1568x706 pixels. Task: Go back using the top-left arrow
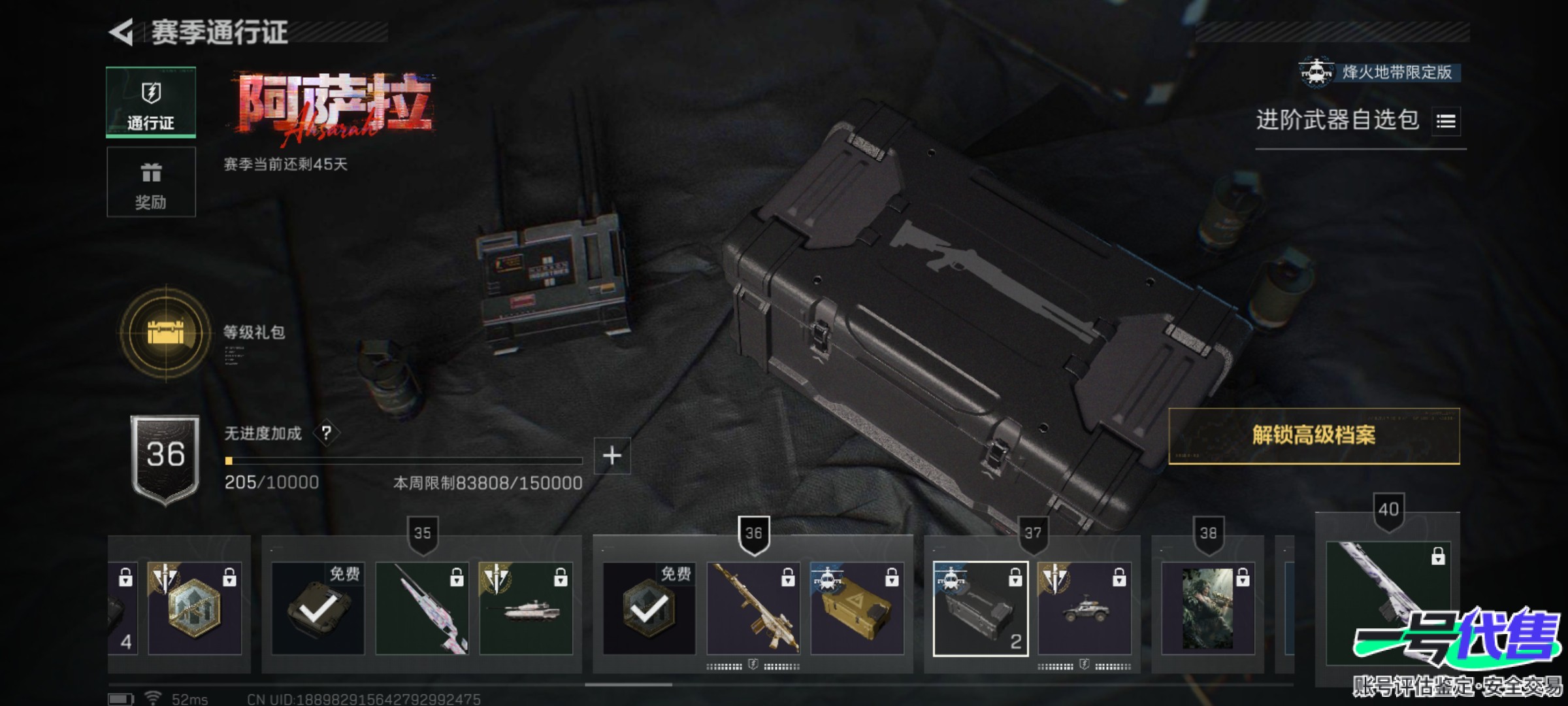[x=122, y=32]
